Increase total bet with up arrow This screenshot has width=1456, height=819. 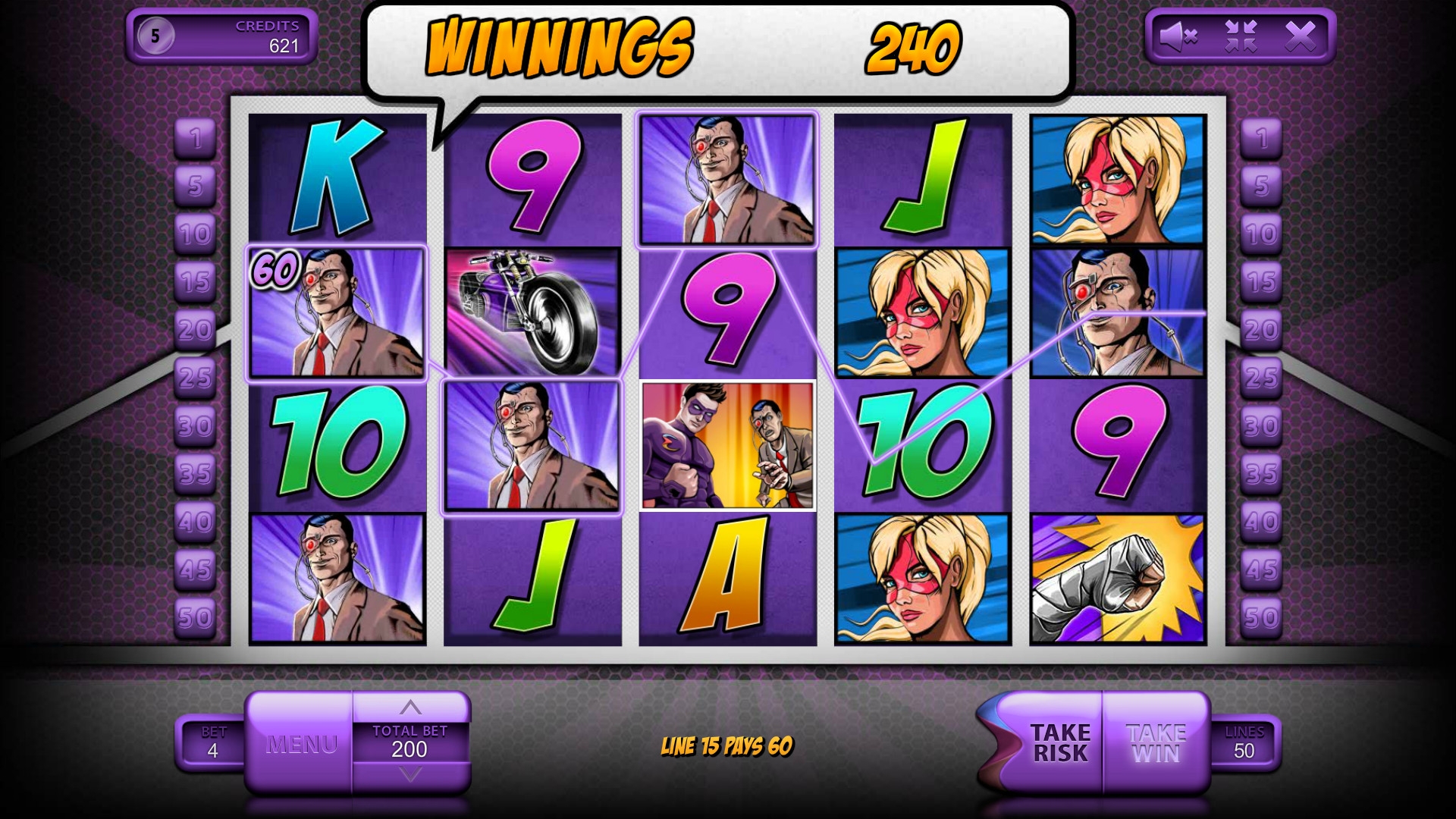(410, 708)
